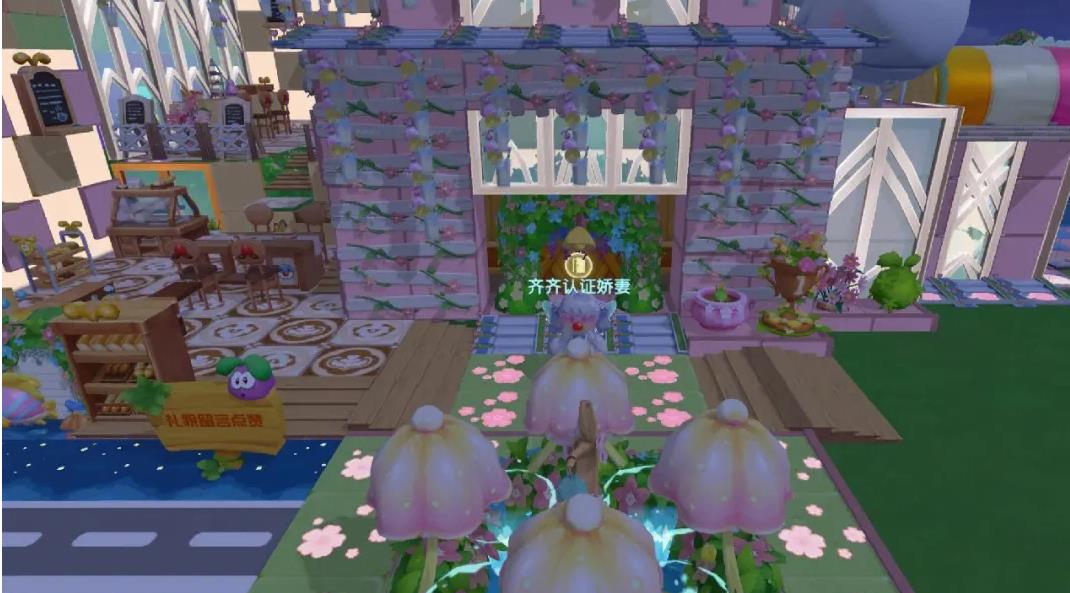The height and width of the screenshot is (593, 1070).
Task: Tap the round door icon above the player
Action: click(x=576, y=265)
